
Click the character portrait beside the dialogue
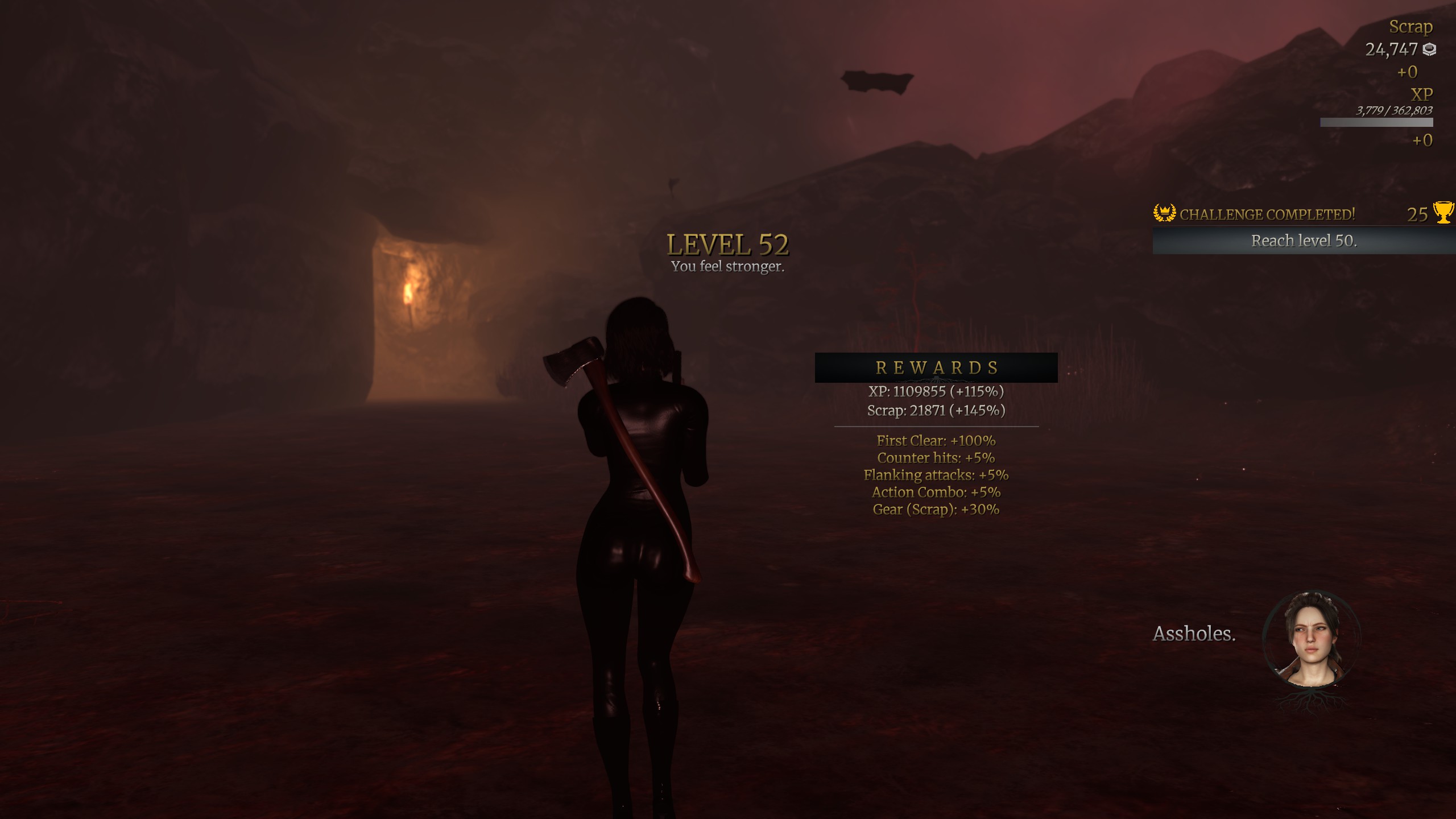[x=1311, y=639]
